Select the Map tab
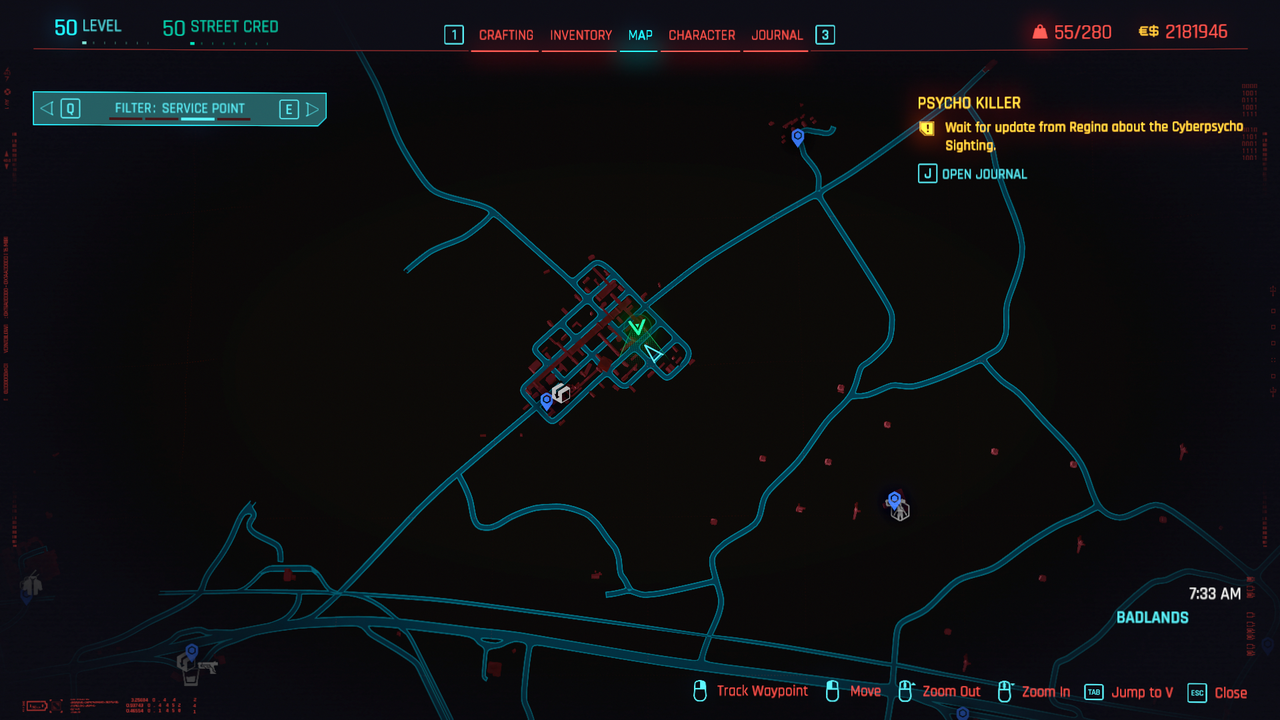The height and width of the screenshot is (720, 1280). pos(640,35)
